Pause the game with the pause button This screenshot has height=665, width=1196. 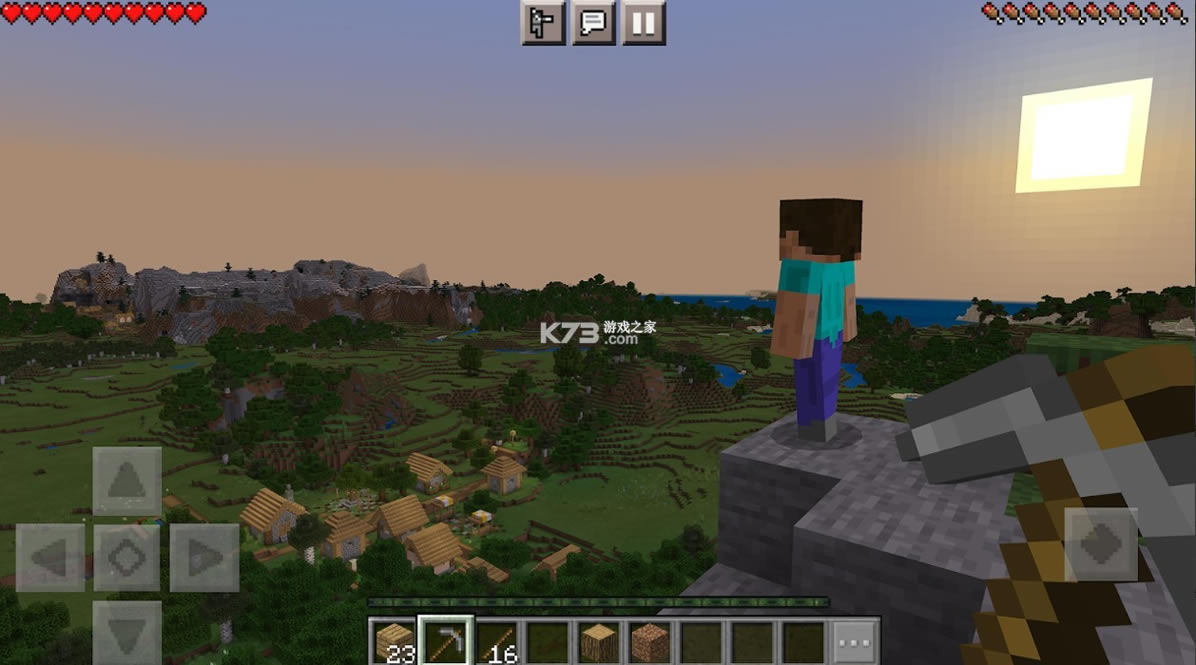coord(644,22)
